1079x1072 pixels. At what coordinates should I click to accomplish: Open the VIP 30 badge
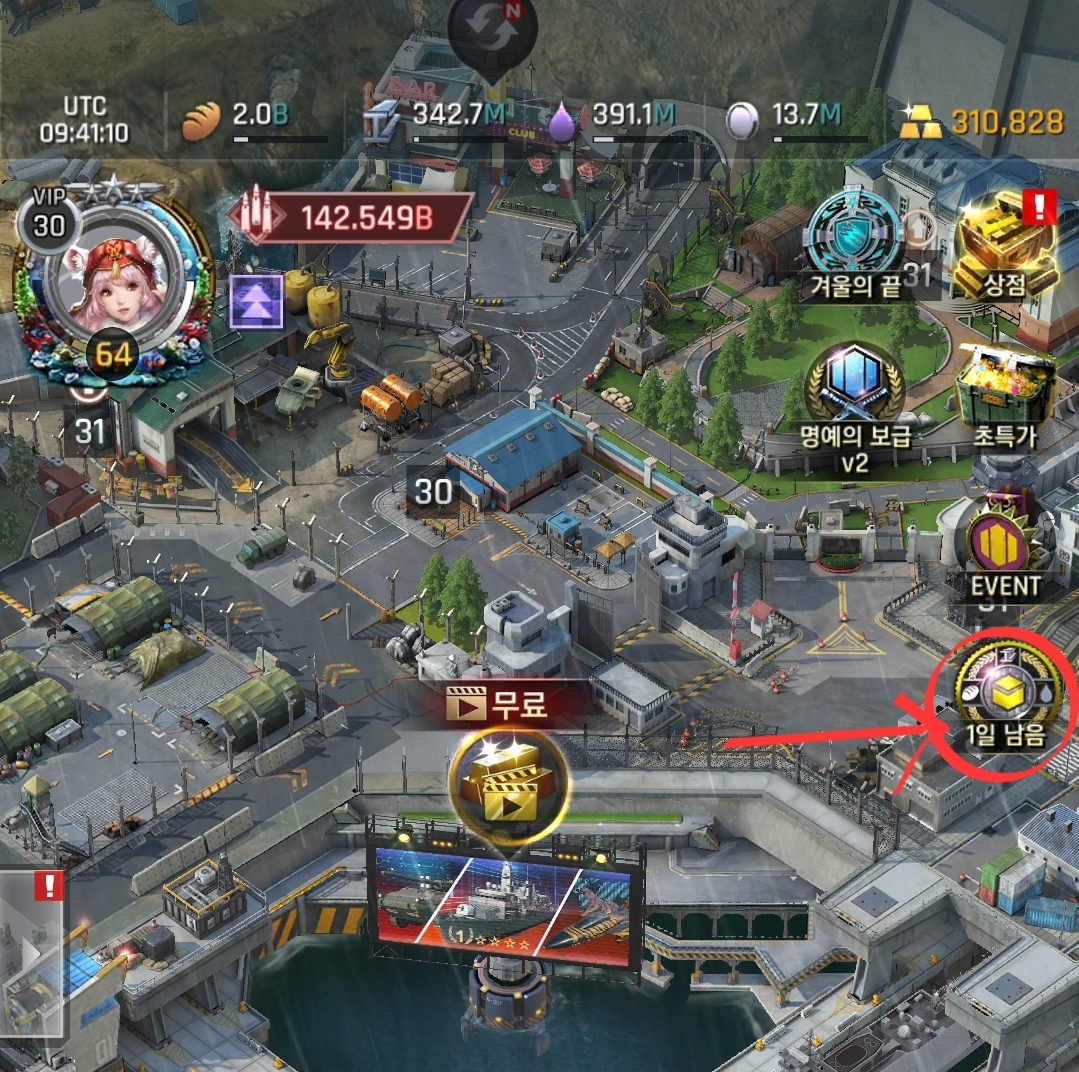(x=48, y=223)
